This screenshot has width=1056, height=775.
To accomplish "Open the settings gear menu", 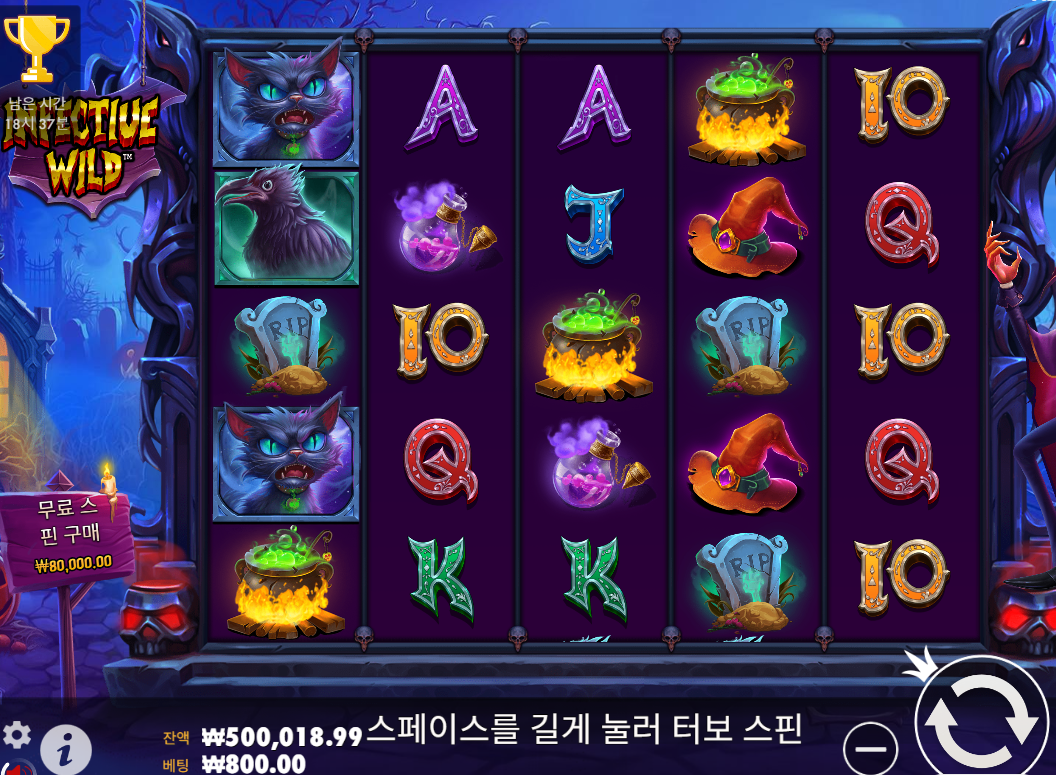I will (17, 735).
